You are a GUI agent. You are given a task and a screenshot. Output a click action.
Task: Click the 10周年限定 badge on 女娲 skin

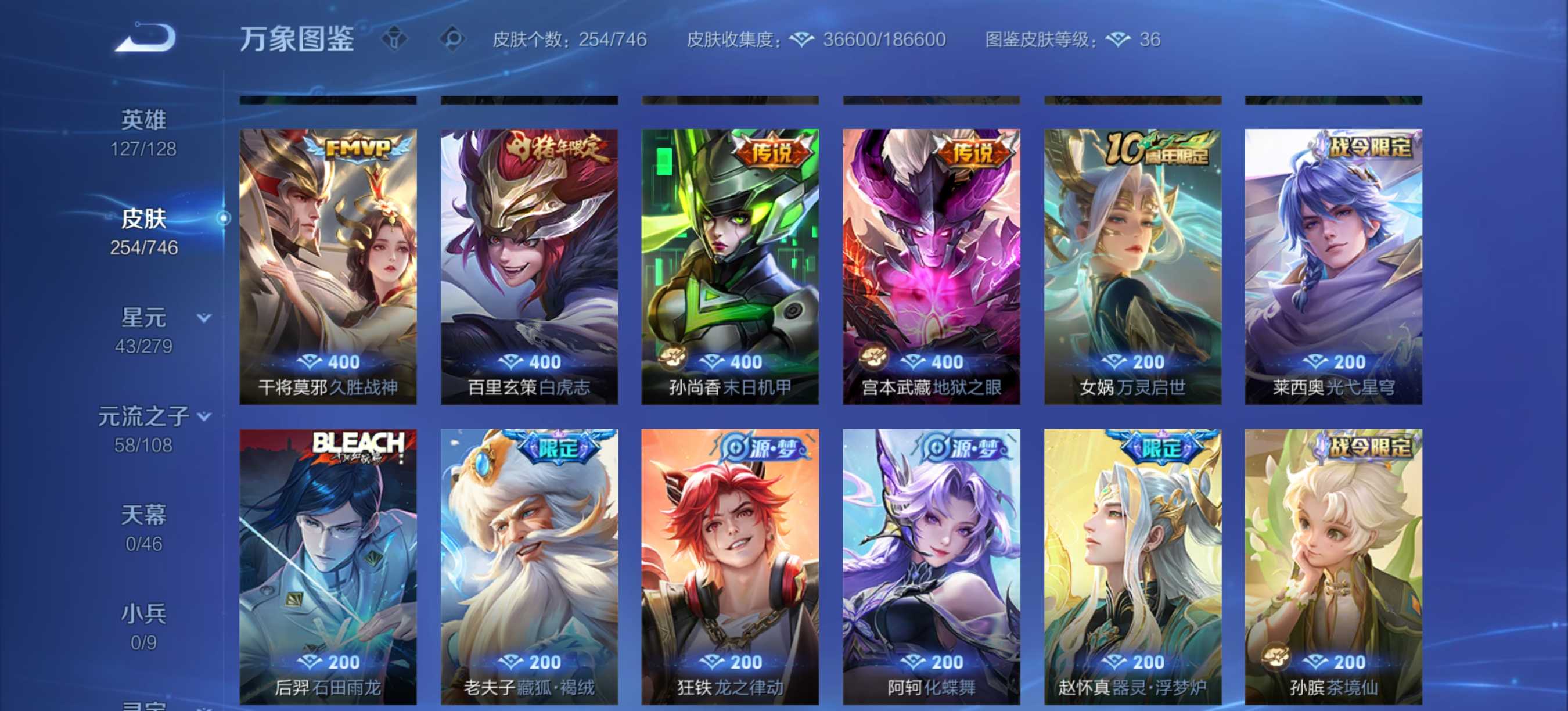pos(1156,149)
